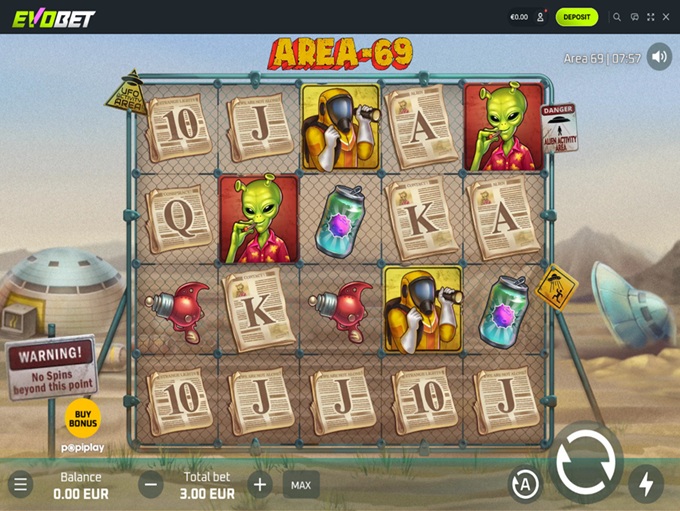Toggle turbo spin with the lightning bolt
Viewport: 680px width, 511px height.
[x=646, y=484]
